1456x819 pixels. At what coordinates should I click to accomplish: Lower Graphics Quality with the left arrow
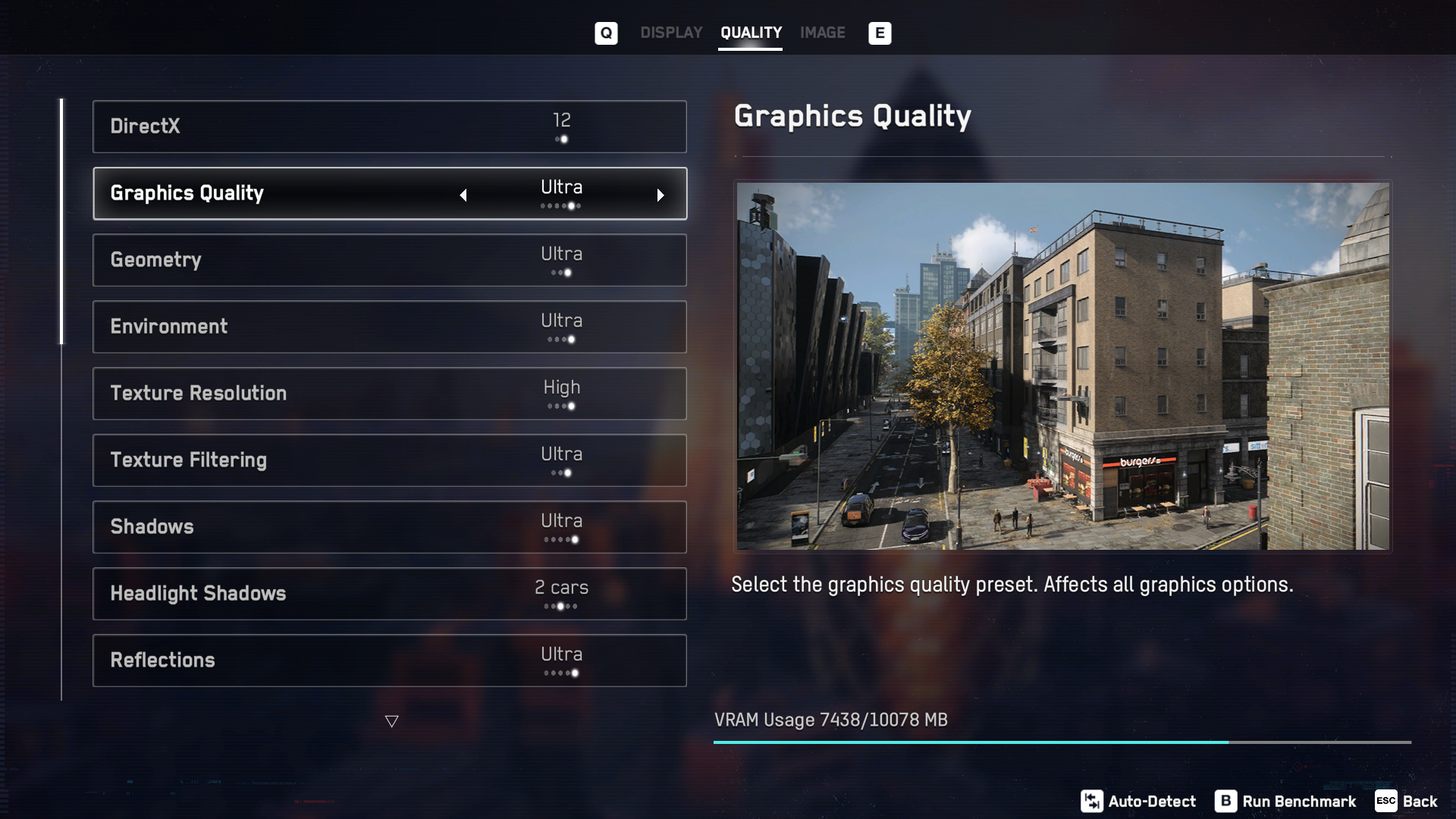463,195
